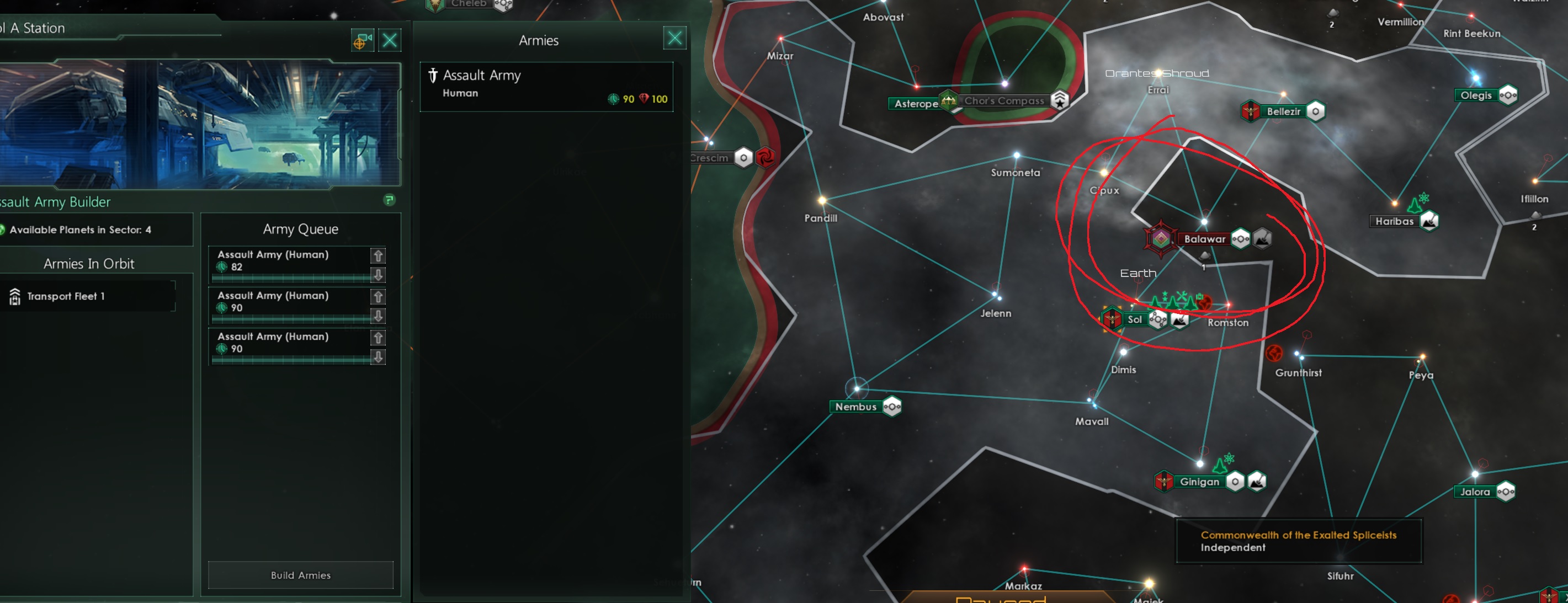Open the Assault Army Builder help icon

tap(391, 199)
